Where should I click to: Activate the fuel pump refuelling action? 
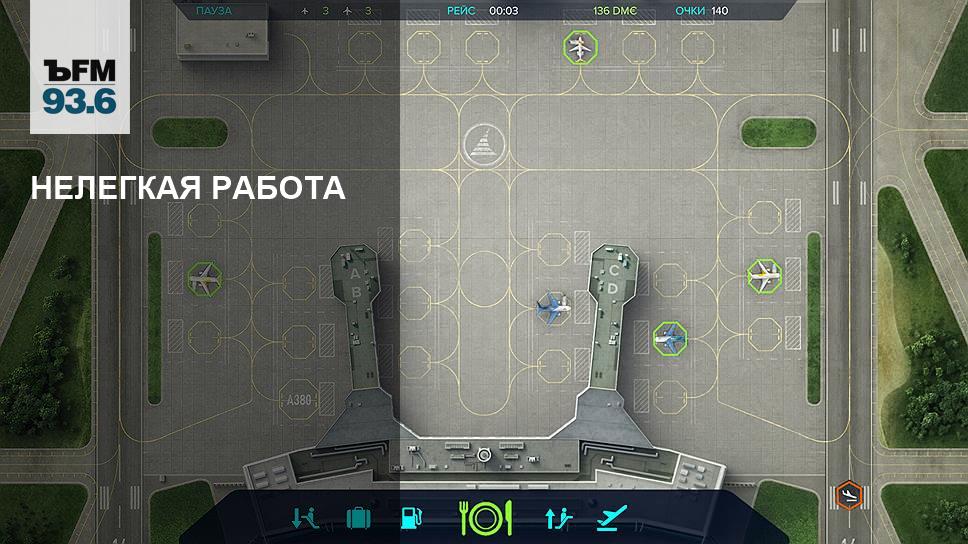point(410,517)
